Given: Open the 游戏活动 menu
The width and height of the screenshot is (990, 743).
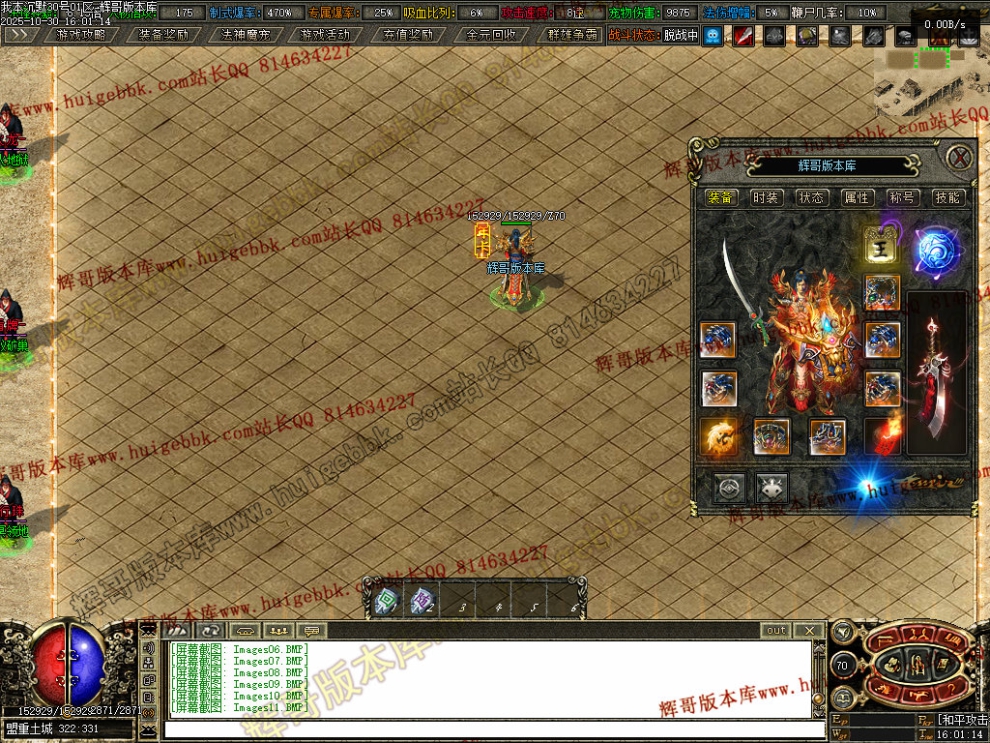Looking at the screenshot, I should coord(326,34).
